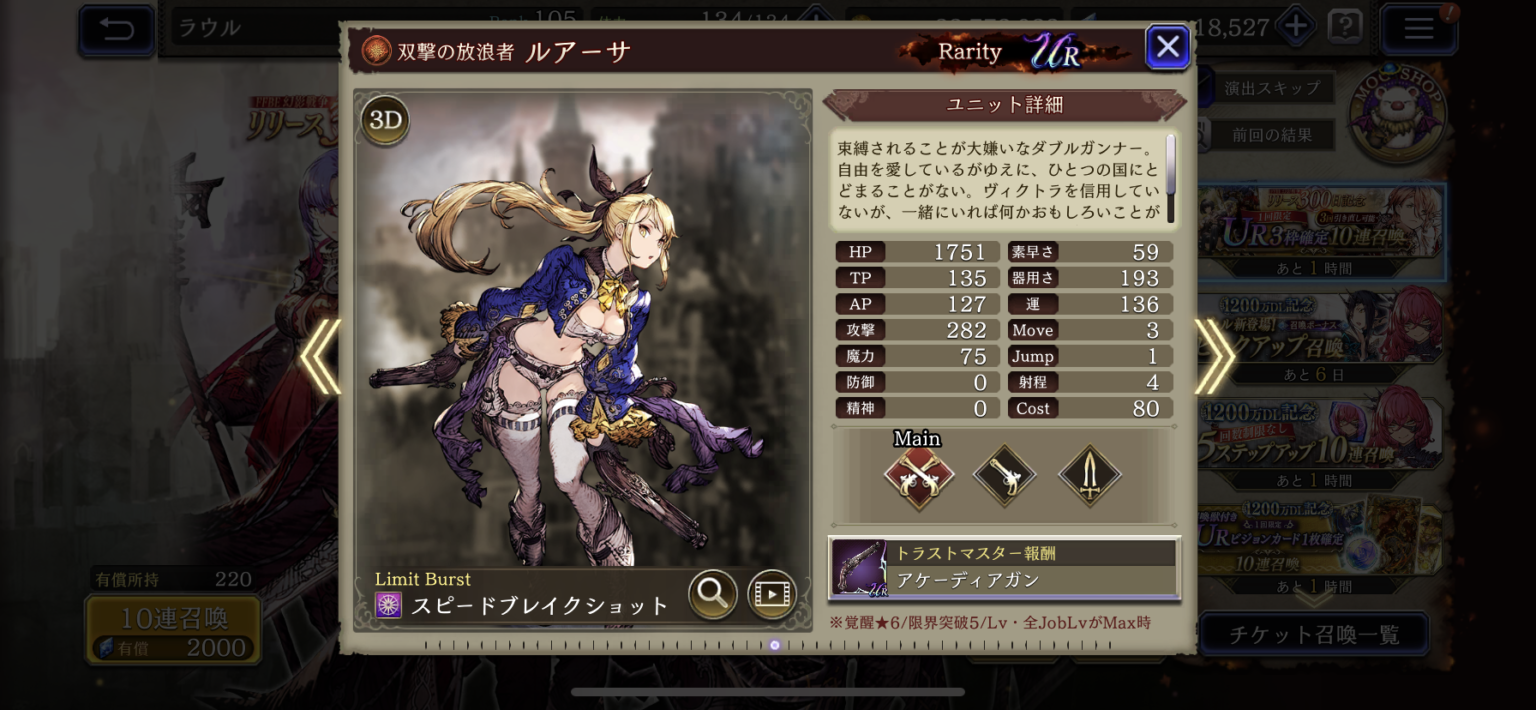The width and height of the screenshot is (1536, 710).
Task: Play the Limit Burst video preview
Action: click(x=772, y=594)
